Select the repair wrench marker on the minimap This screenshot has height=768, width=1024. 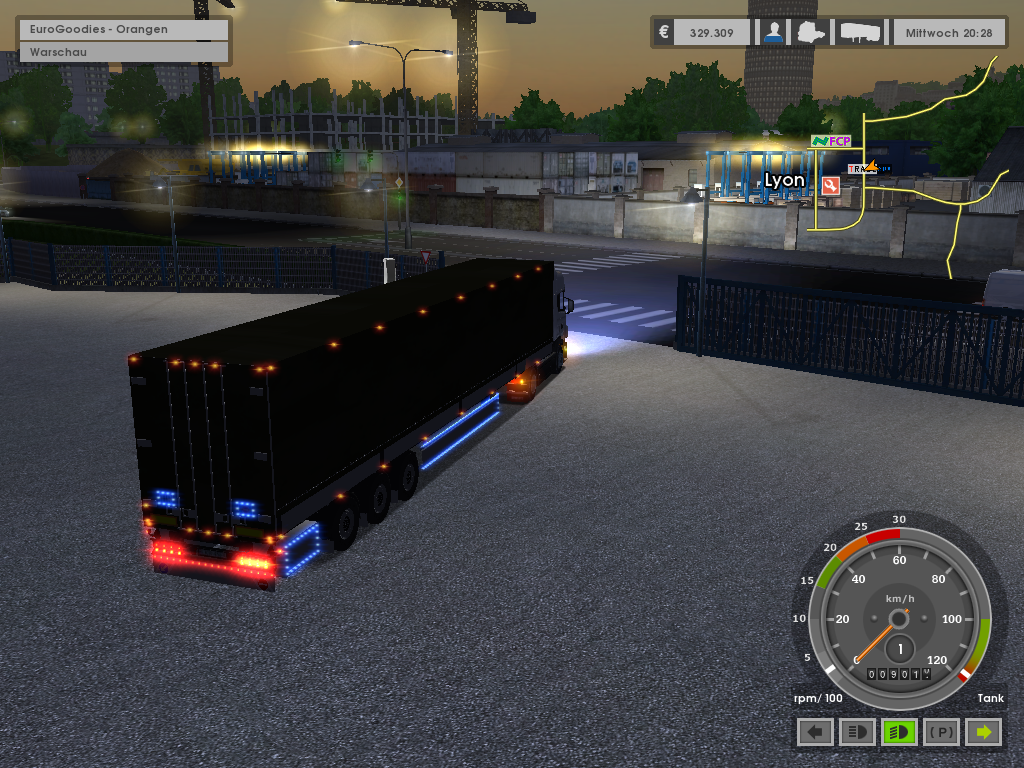point(830,185)
